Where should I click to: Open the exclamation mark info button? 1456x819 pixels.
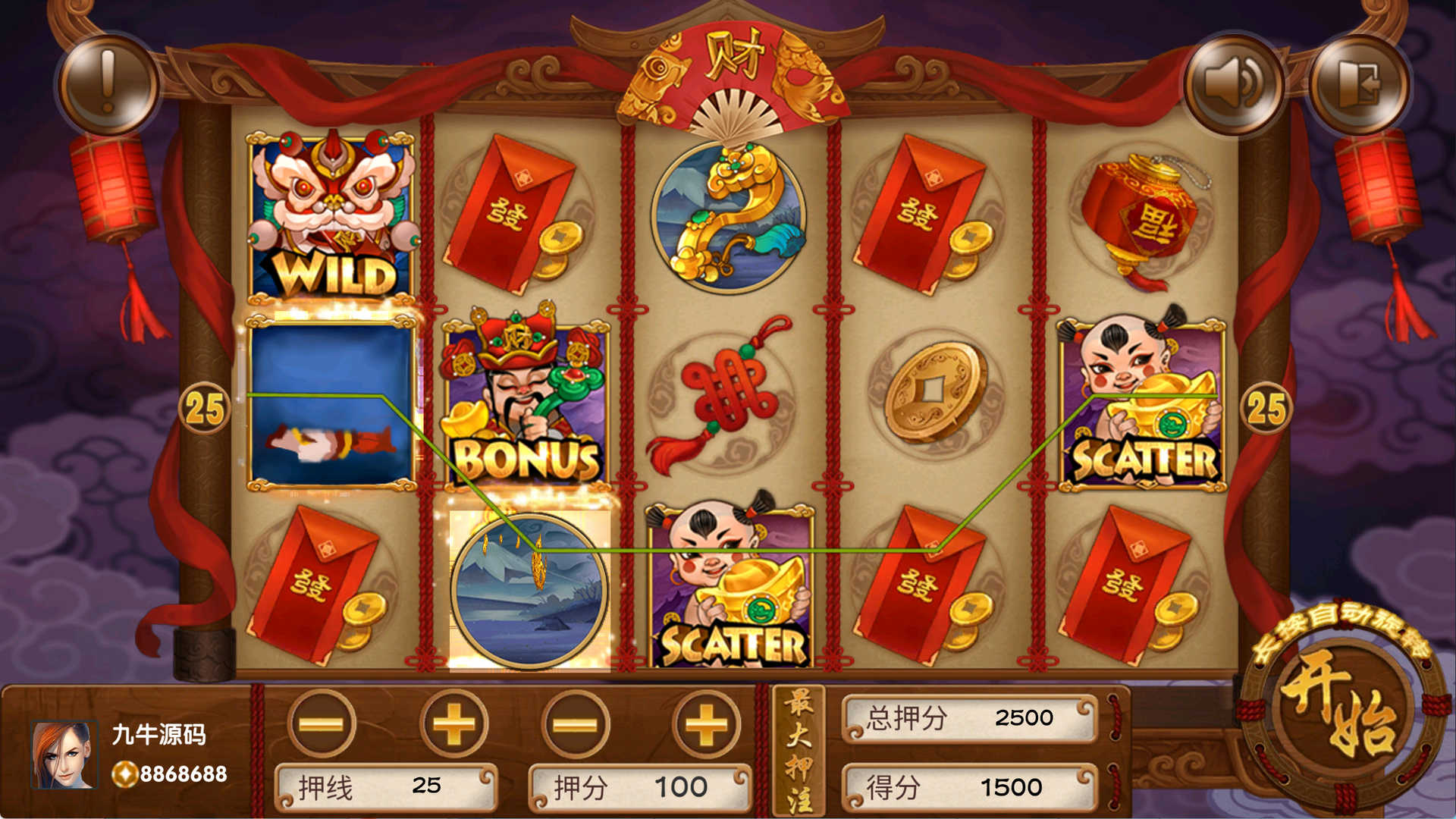(x=108, y=84)
